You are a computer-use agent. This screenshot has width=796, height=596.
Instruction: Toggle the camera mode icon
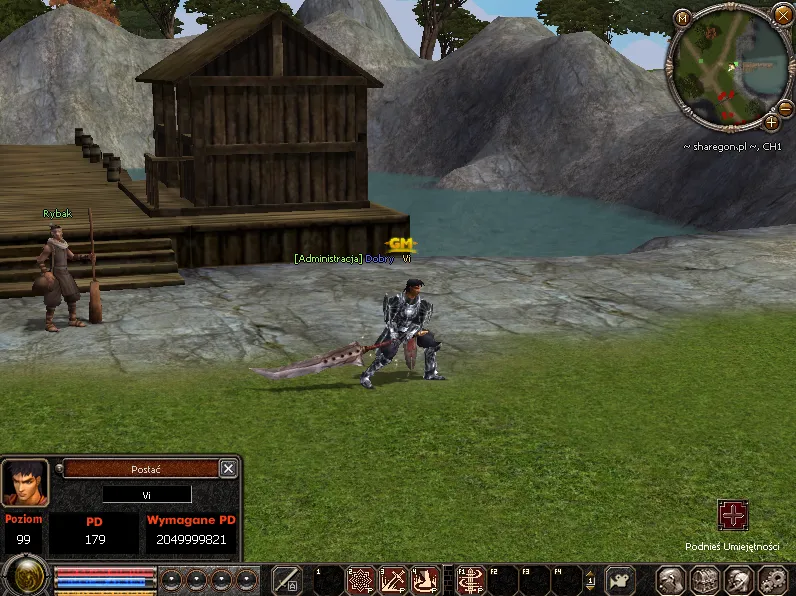(x=620, y=580)
